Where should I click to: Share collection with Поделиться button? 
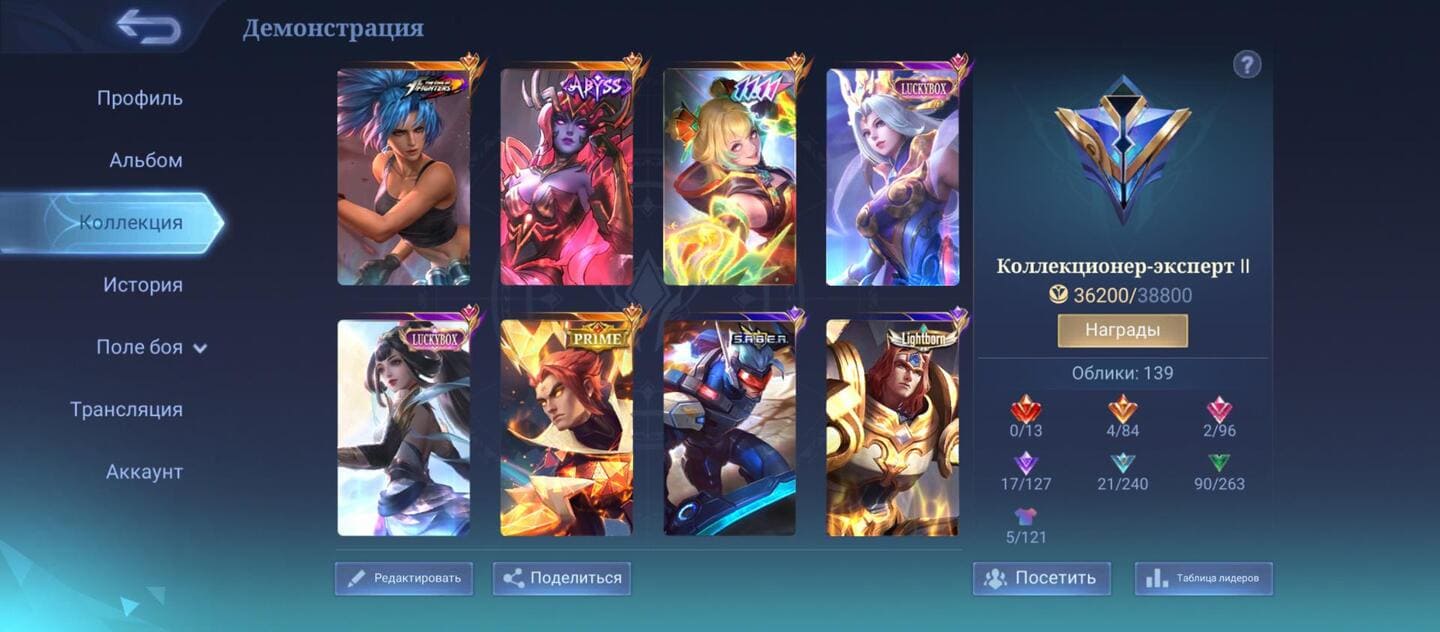click(x=562, y=578)
